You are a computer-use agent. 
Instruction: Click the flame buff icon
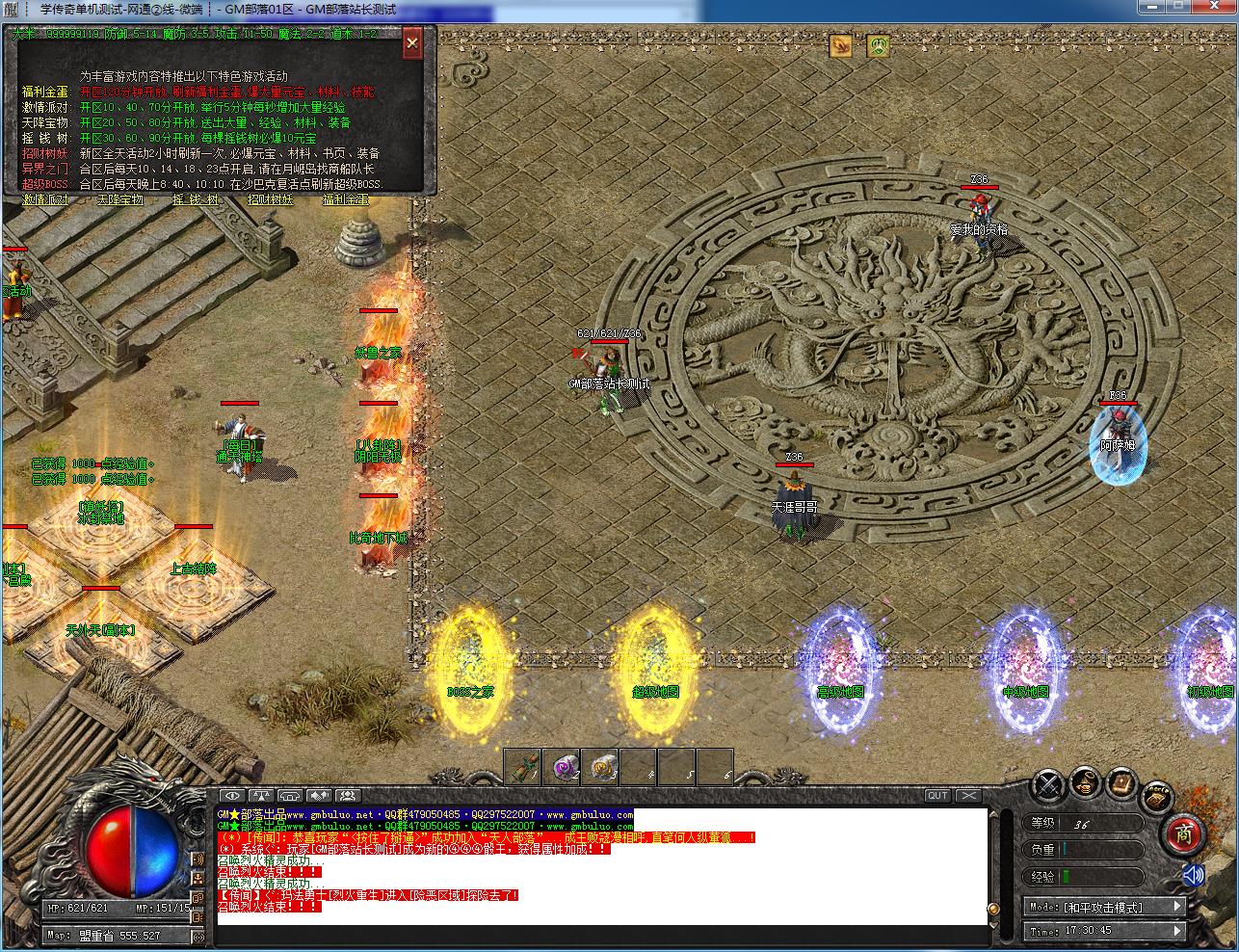coord(841,44)
